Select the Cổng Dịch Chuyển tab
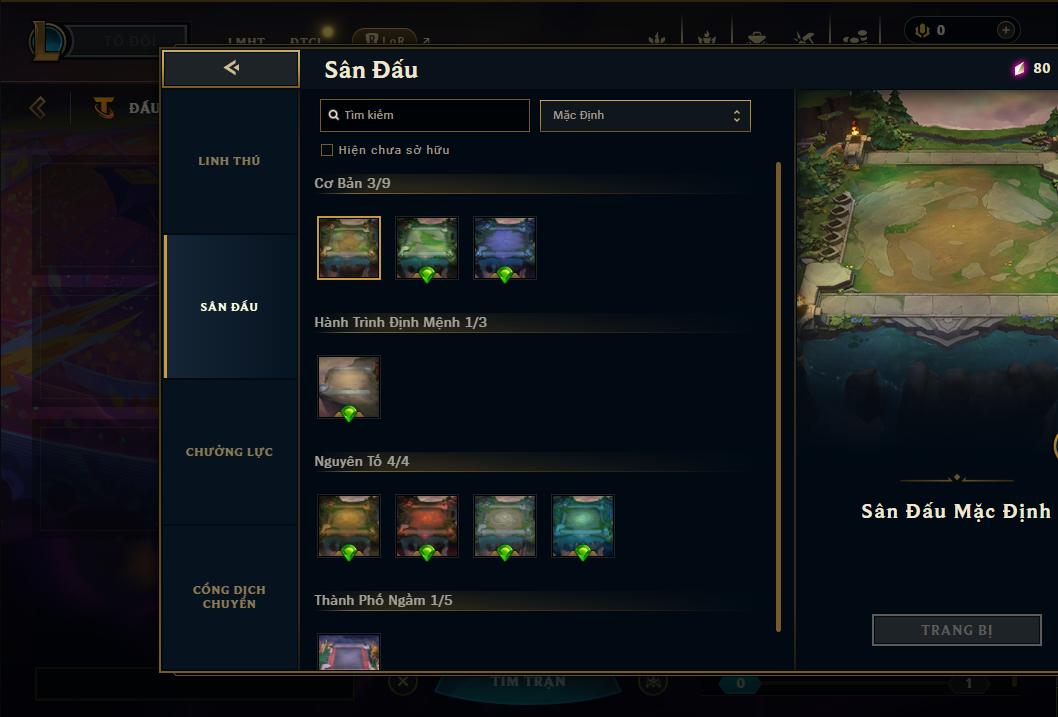The width and height of the screenshot is (1058, 717). (229, 597)
